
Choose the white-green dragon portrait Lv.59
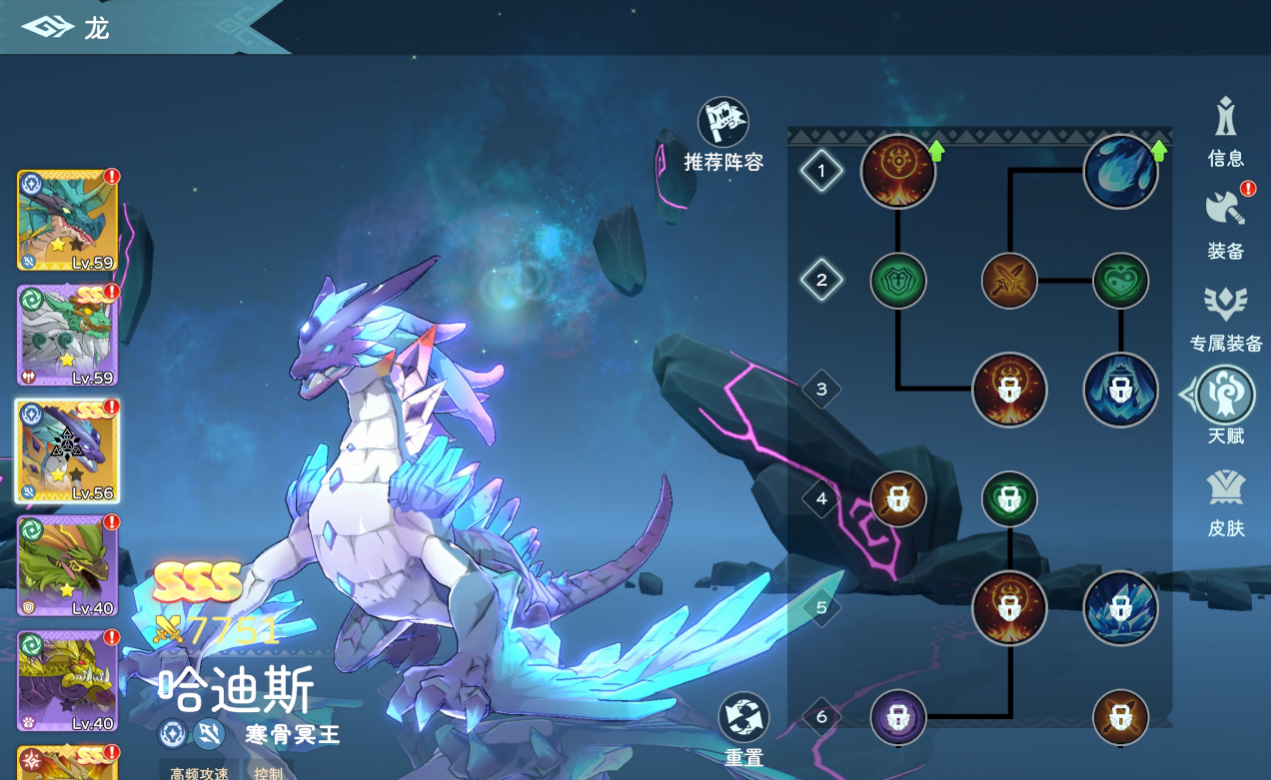(67, 335)
